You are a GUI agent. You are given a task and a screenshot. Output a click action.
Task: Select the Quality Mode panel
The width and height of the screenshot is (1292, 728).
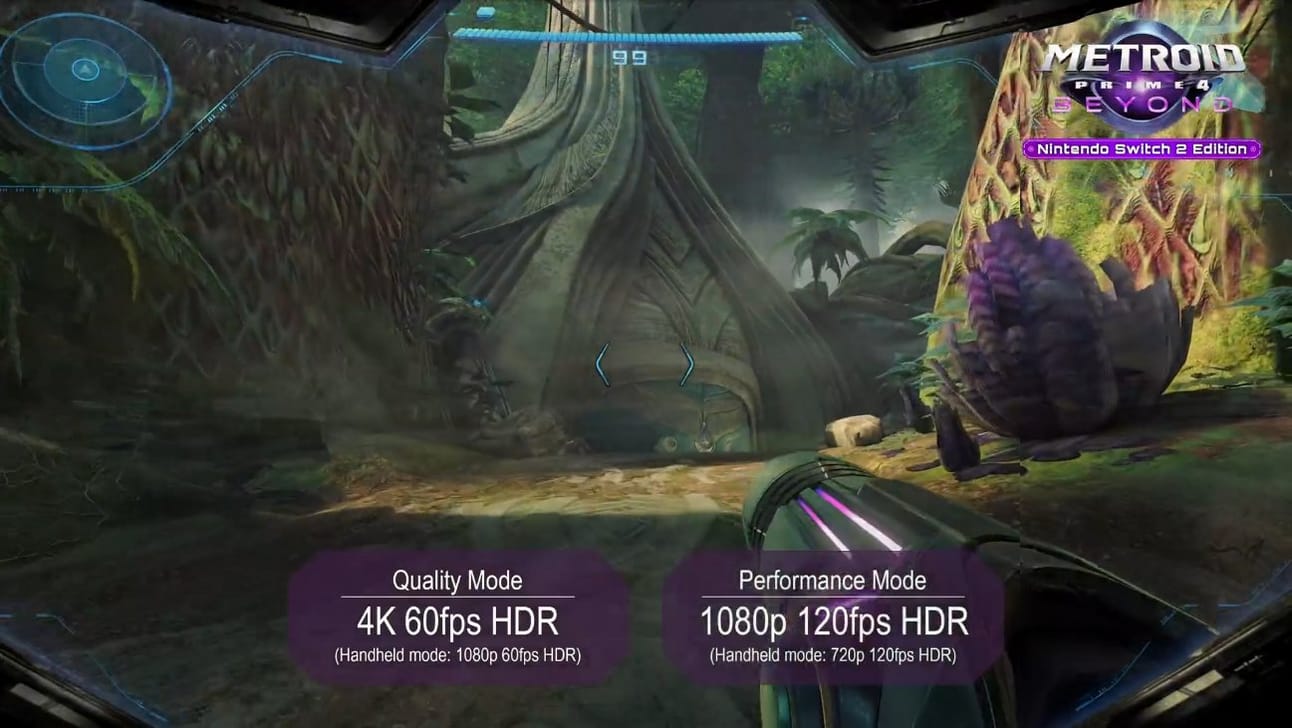[457, 616]
